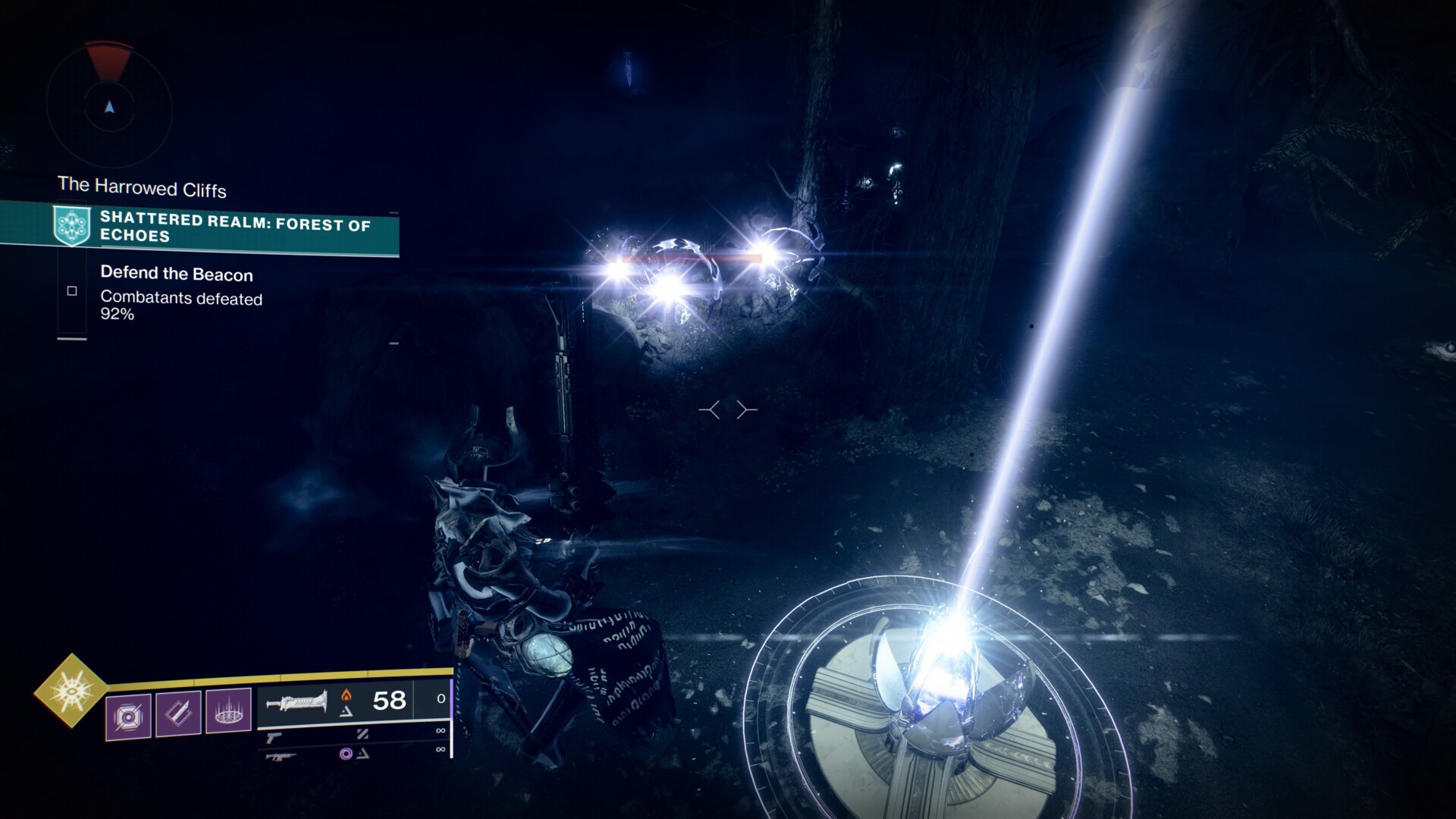Click the Defend the Beacon objective checkbox
Image resolution: width=1456 pixels, height=819 pixels.
(x=72, y=290)
